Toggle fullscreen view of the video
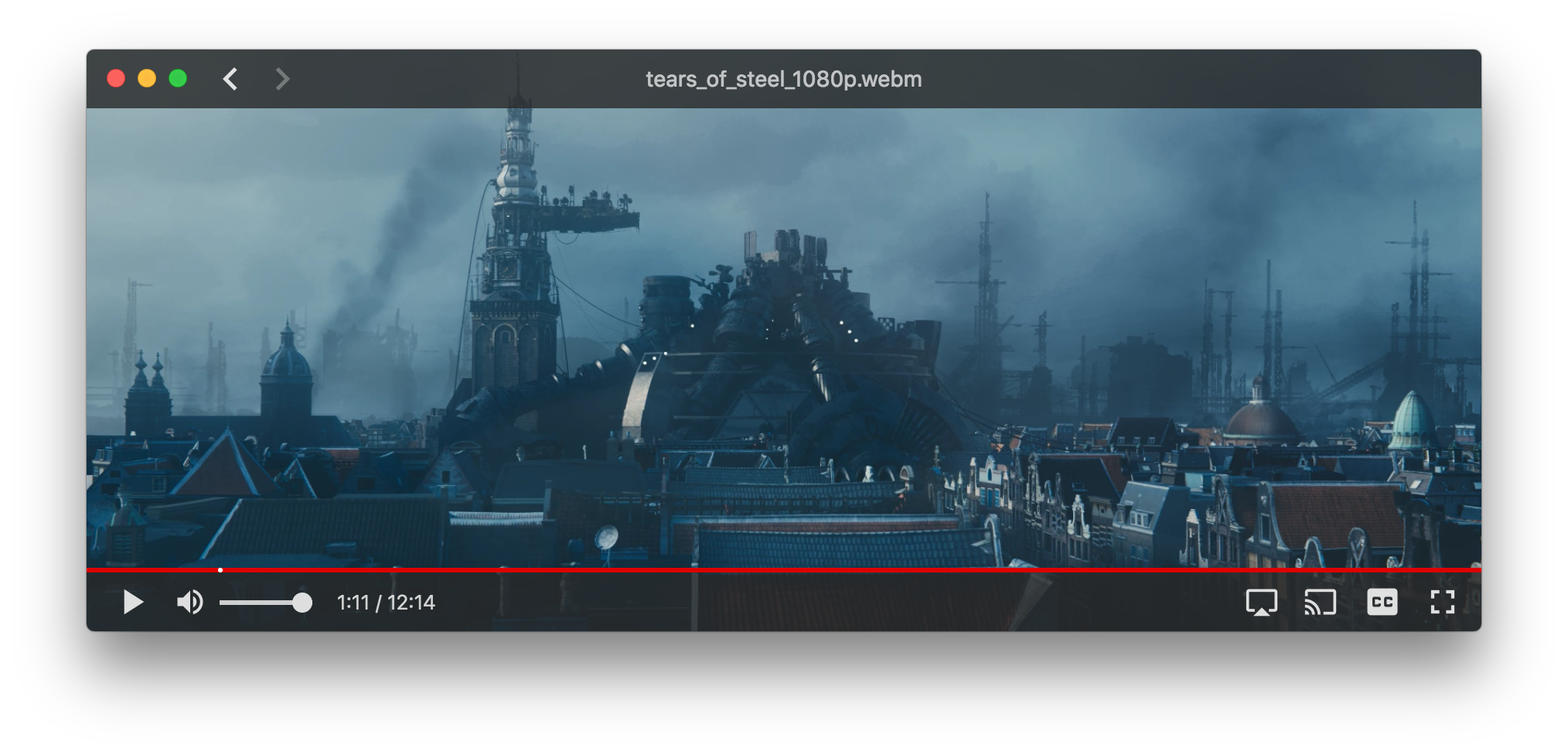Screen dimensions: 1568x755 pos(1443,602)
